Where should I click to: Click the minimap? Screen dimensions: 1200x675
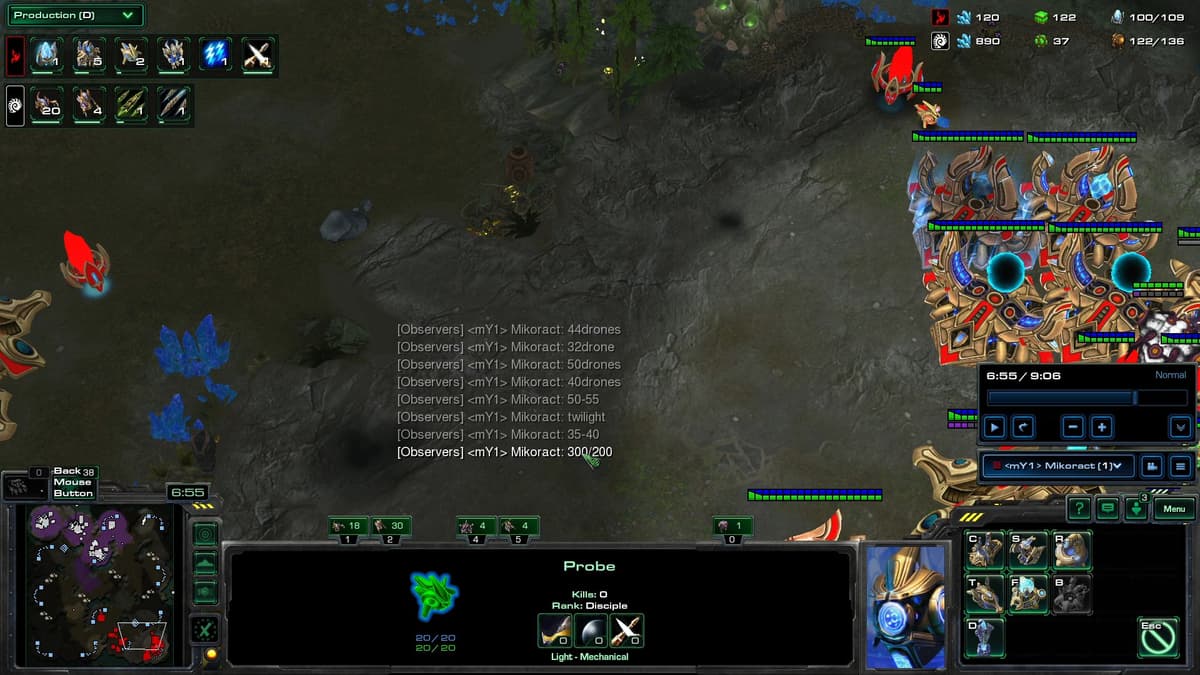click(x=97, y=585)
